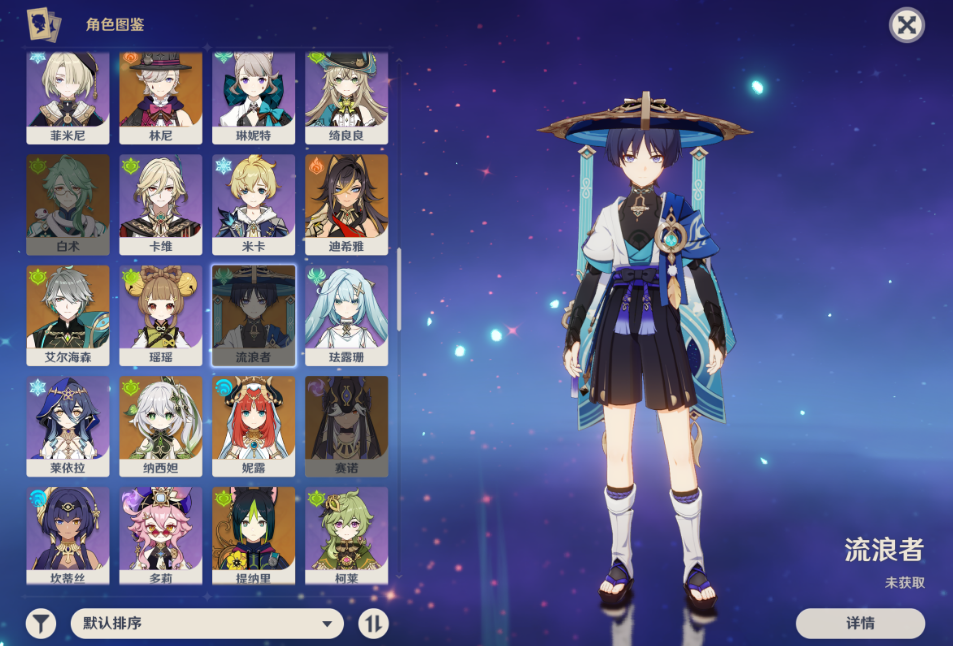953x646 pixels.
Task: Pick the locked 赛诺 character card
Action: (x=346, y=425)
